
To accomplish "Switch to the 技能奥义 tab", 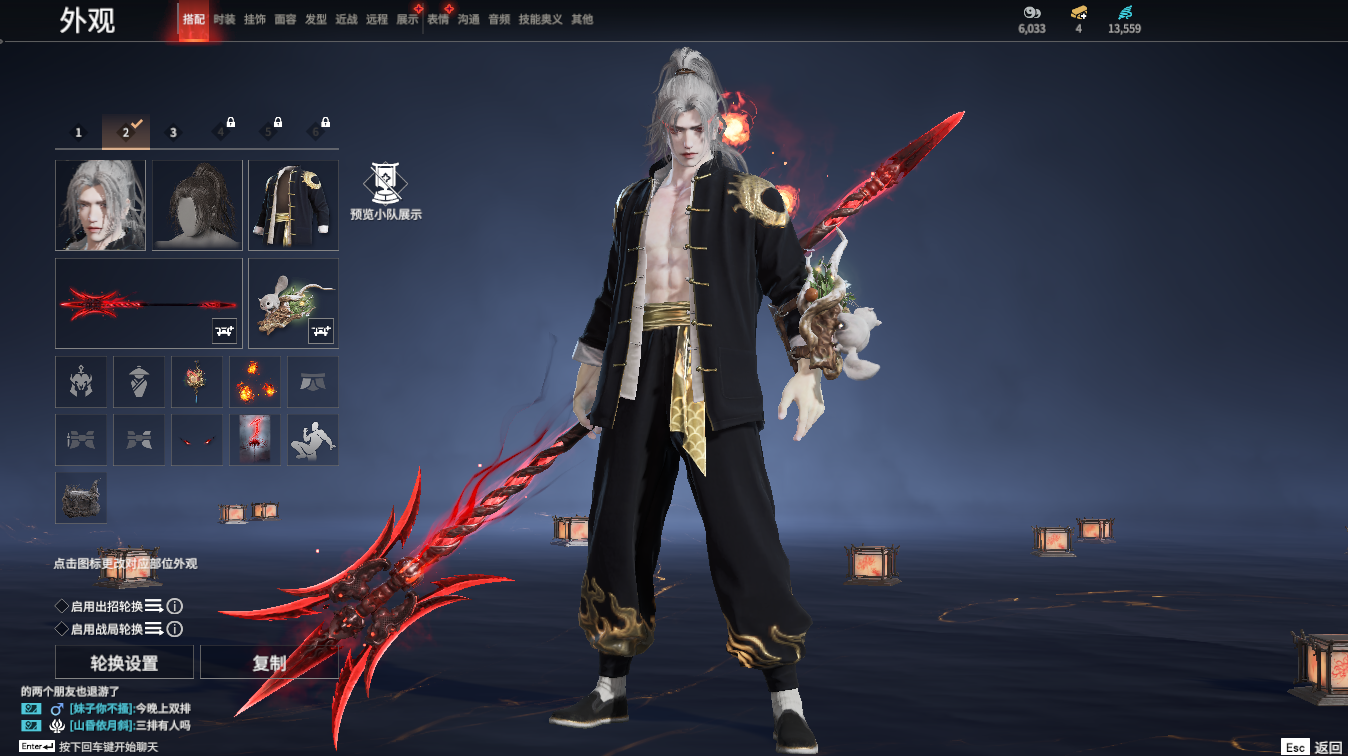I will pos(540,19).
